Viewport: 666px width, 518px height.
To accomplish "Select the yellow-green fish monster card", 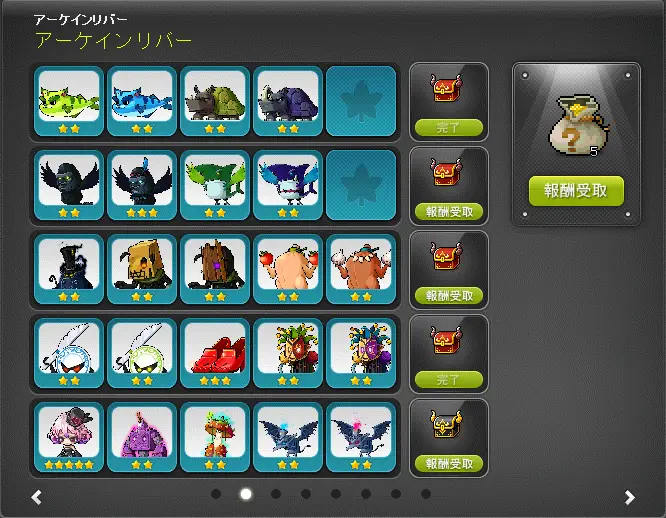I will [x=69, y=101].
